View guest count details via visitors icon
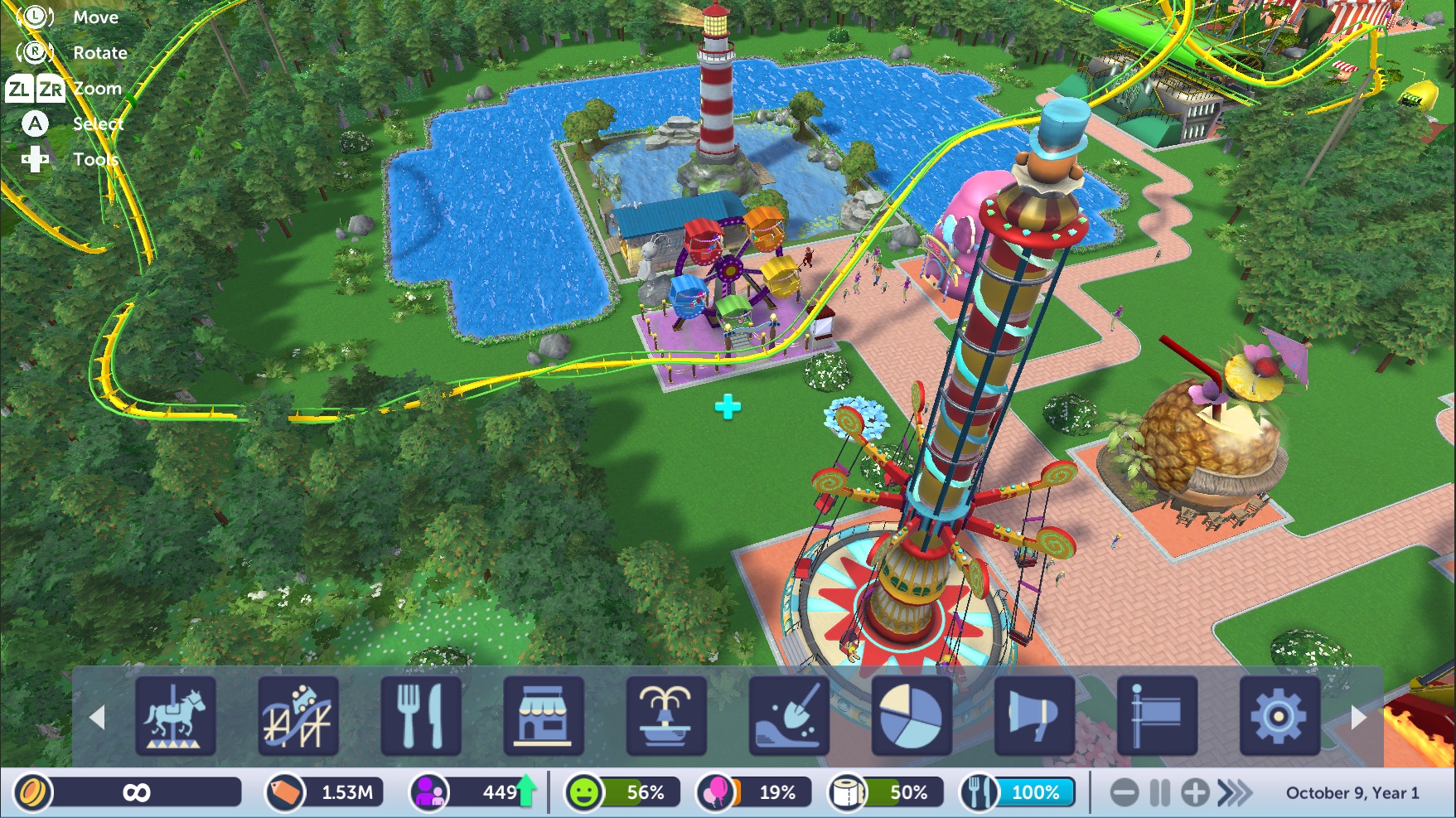 point(429,793)
